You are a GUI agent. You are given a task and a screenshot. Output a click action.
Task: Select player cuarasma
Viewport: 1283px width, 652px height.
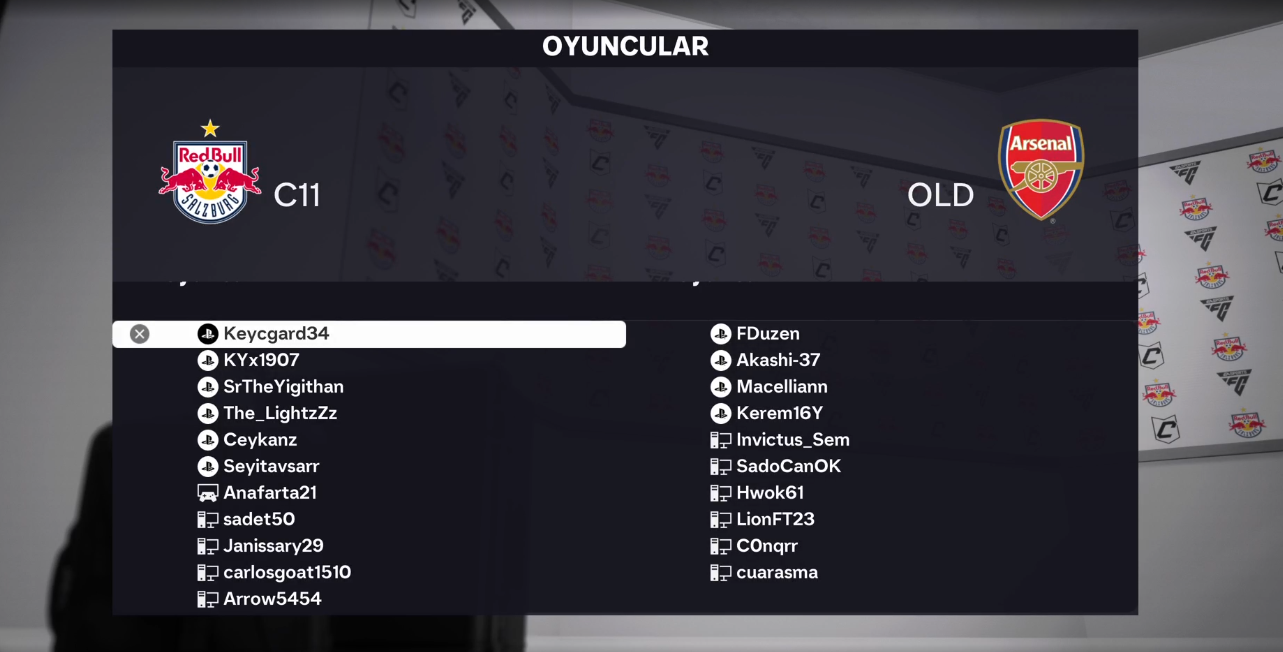(x=777, y=572)
